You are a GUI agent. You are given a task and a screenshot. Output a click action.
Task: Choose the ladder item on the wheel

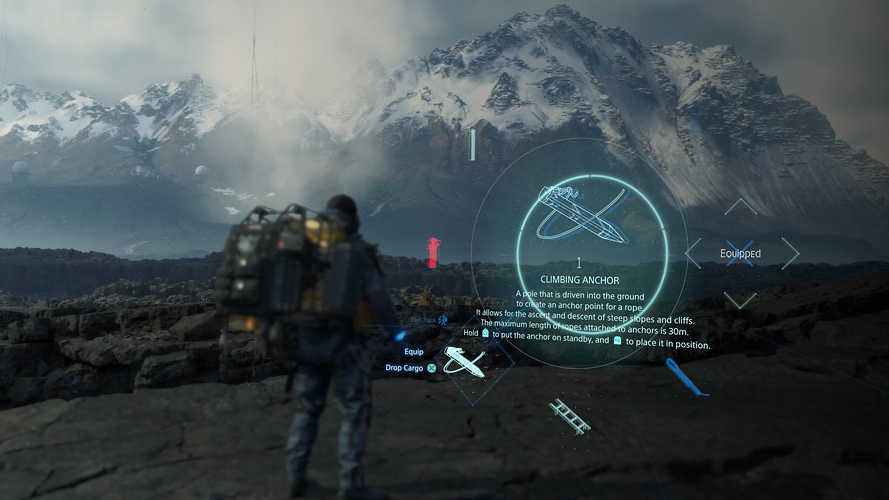[x=569, y=416]
